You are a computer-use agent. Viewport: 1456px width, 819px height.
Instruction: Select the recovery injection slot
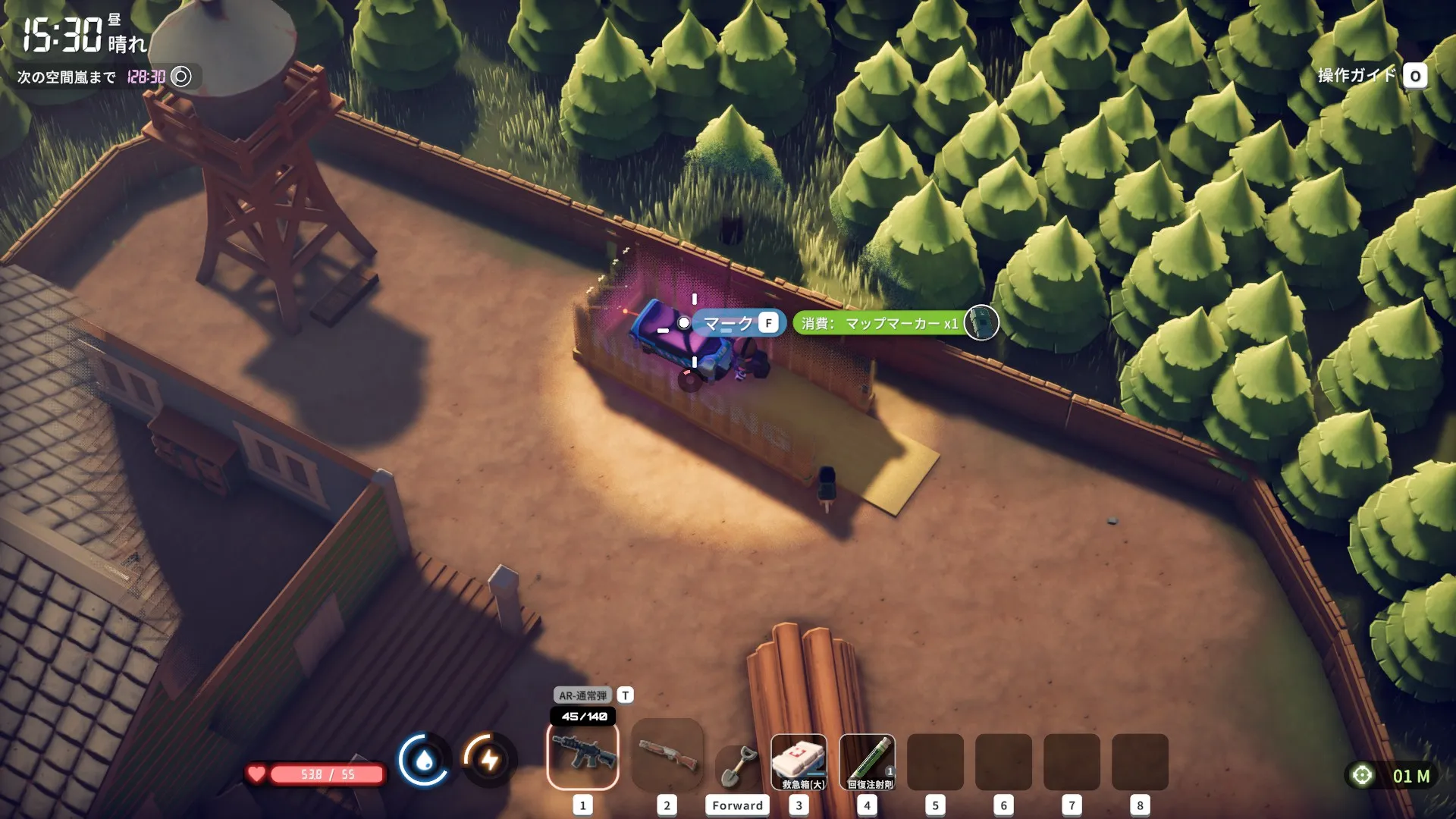tap(868, 762)
